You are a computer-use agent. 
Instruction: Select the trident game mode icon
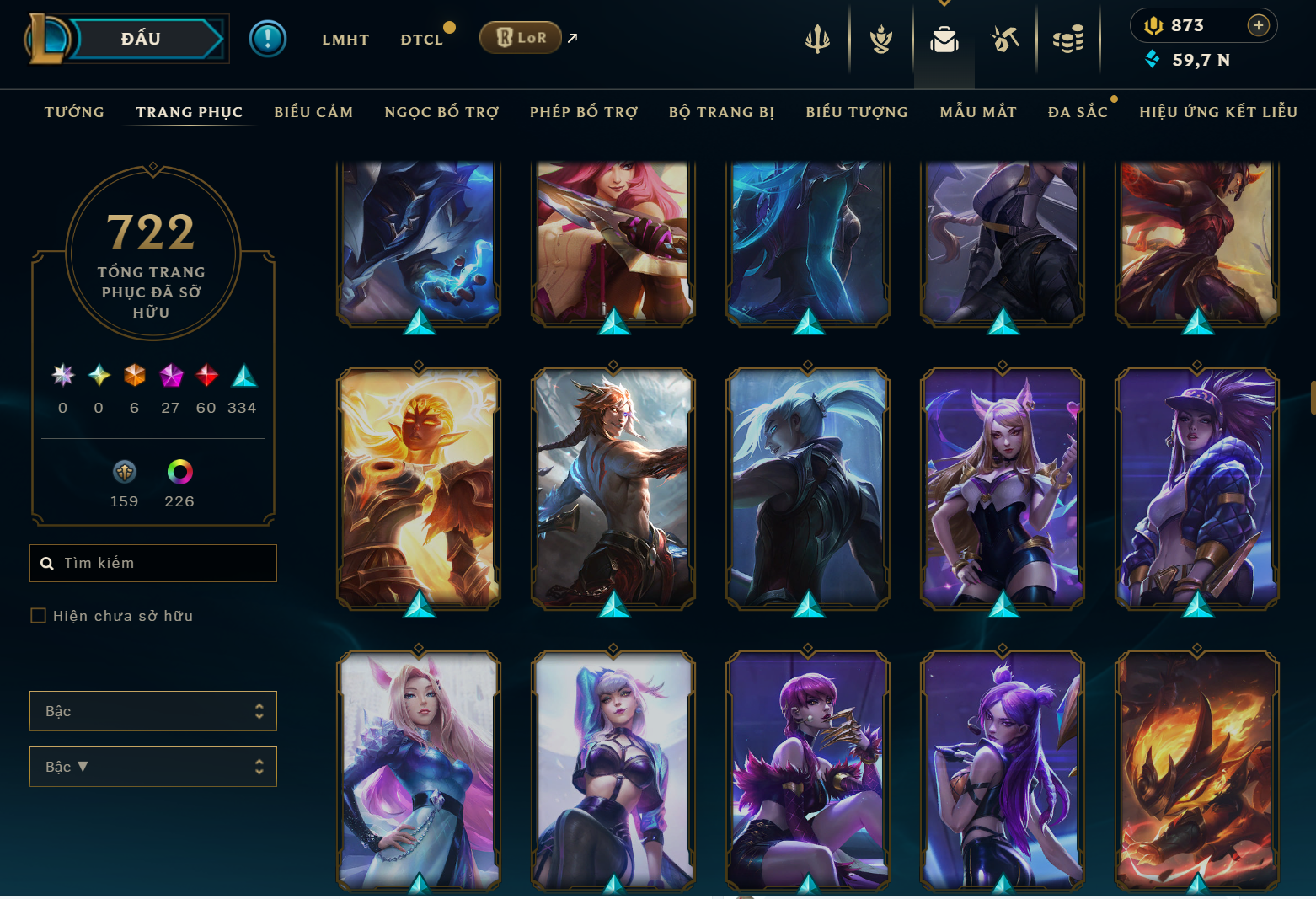(x=818, y=38)
